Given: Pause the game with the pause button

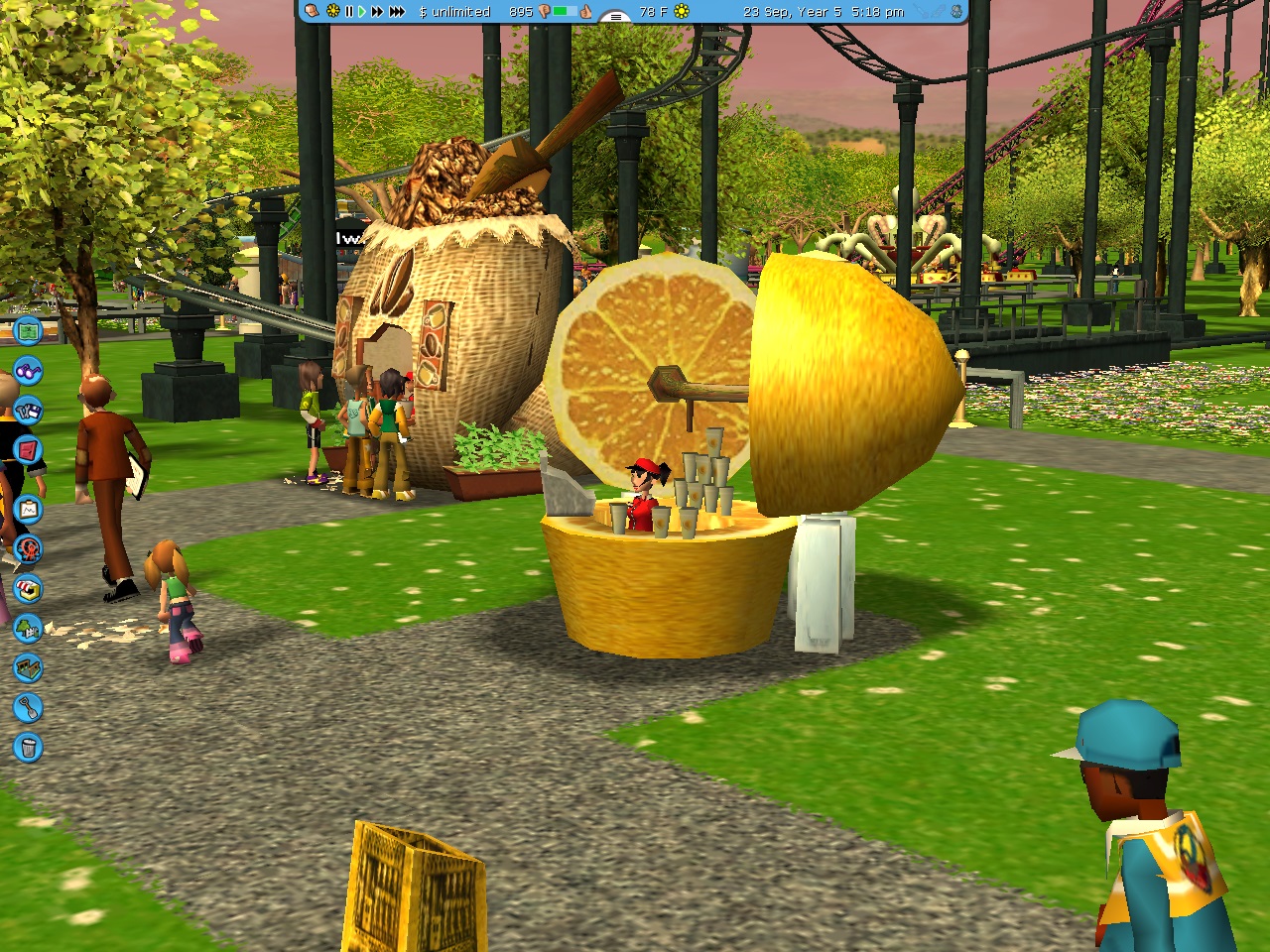Looking at the screenshot, I should click(x=348, y=12).
